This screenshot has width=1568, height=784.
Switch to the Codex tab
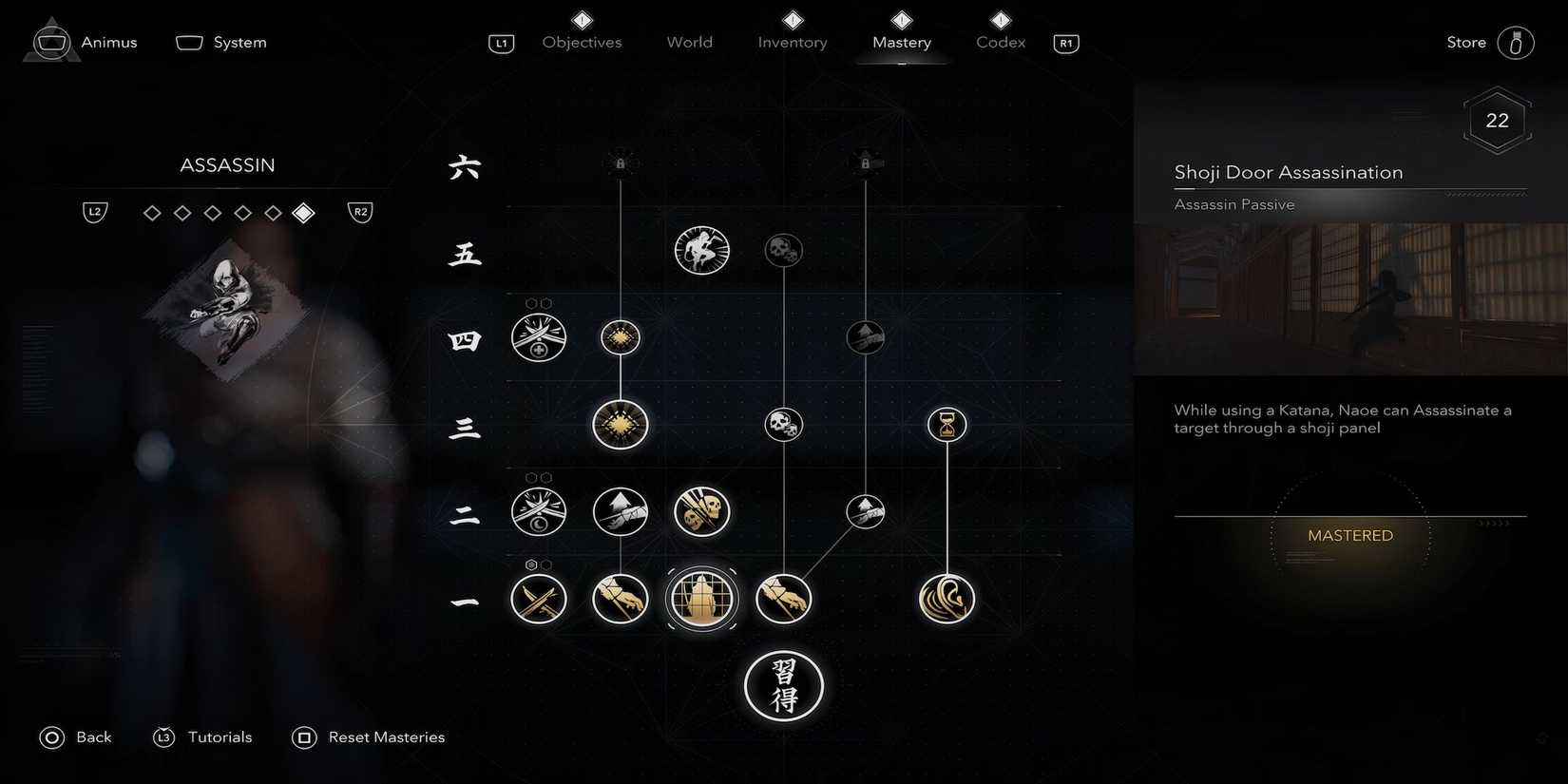click(x=1000, y=42)
